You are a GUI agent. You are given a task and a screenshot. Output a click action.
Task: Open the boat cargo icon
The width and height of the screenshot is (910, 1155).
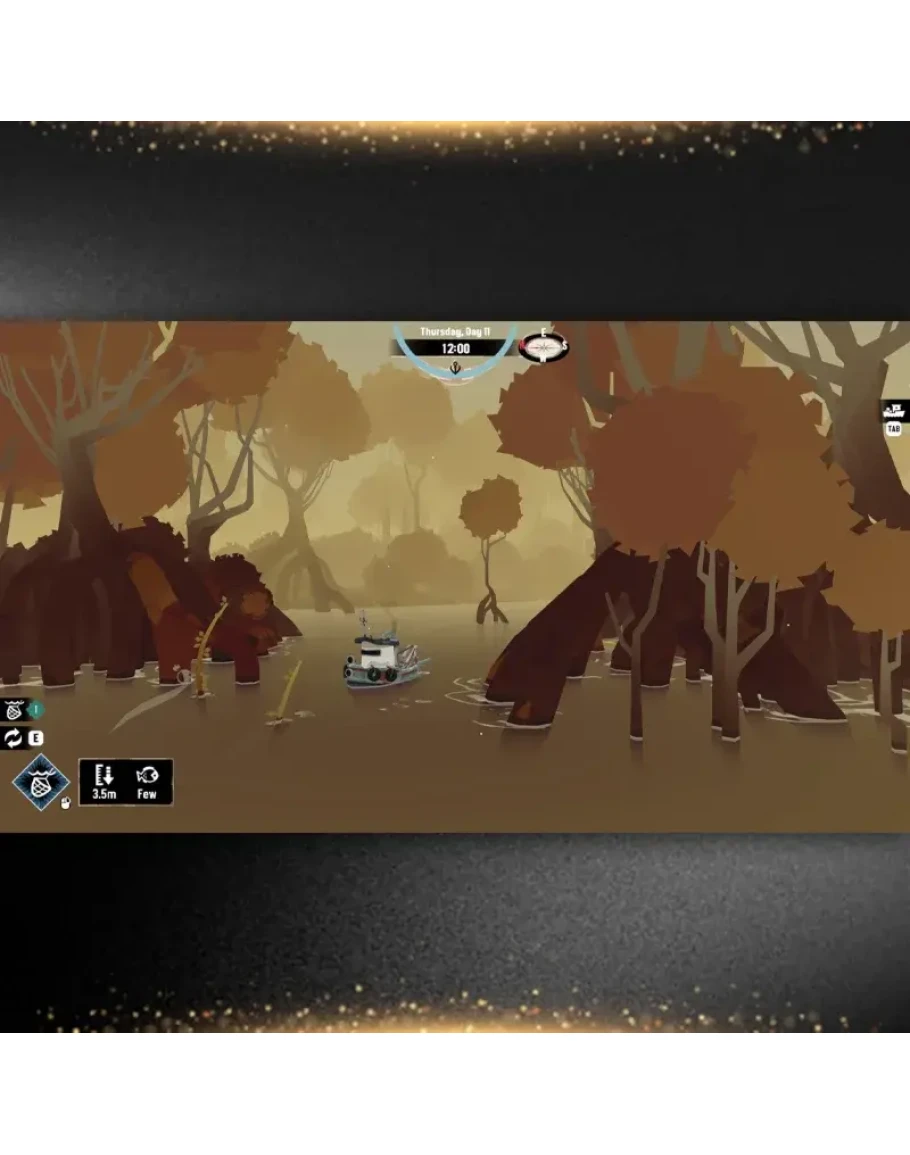pos(894,410)
